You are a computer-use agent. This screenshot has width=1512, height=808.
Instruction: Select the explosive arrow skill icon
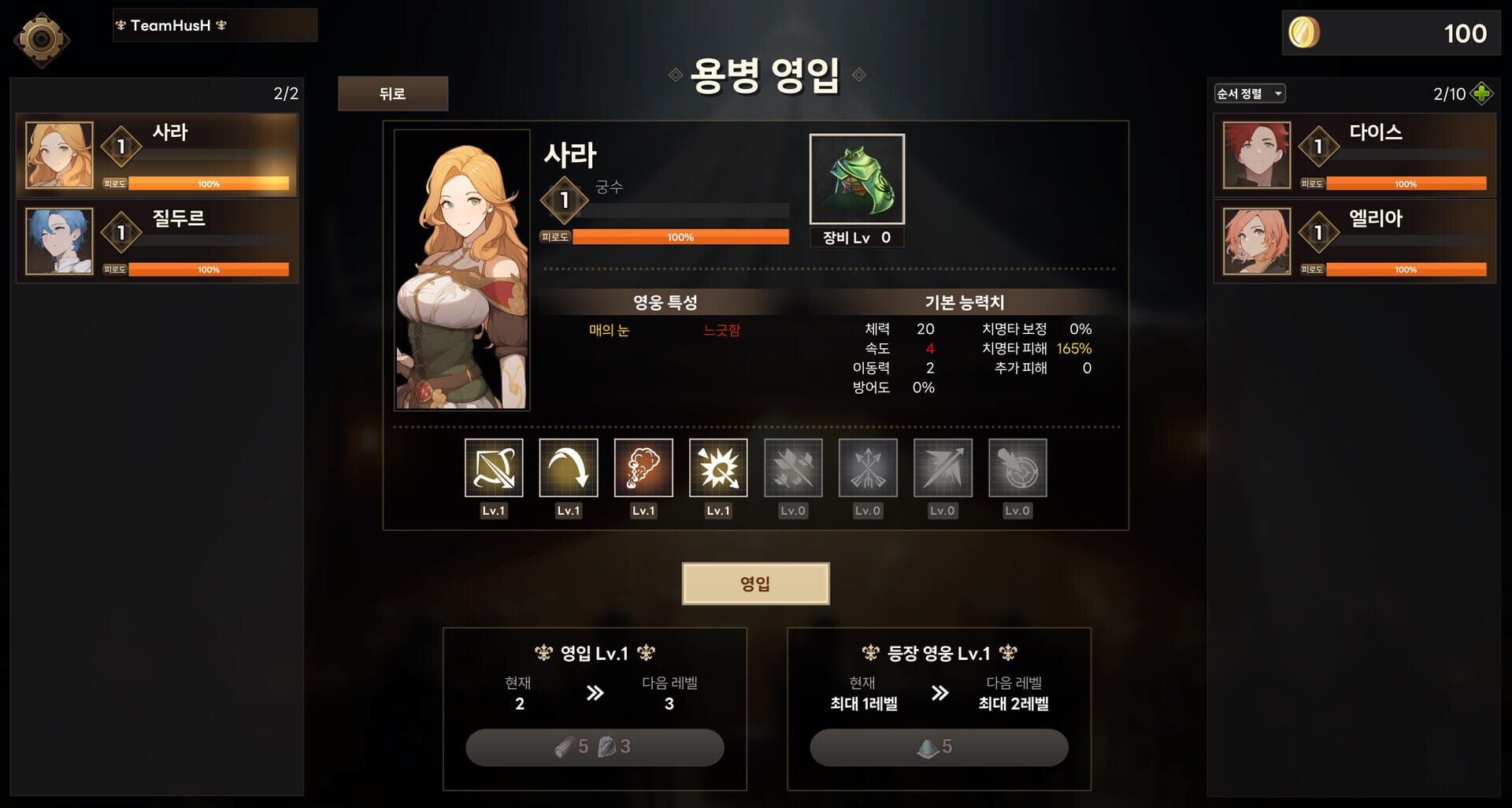pos(718,469)
